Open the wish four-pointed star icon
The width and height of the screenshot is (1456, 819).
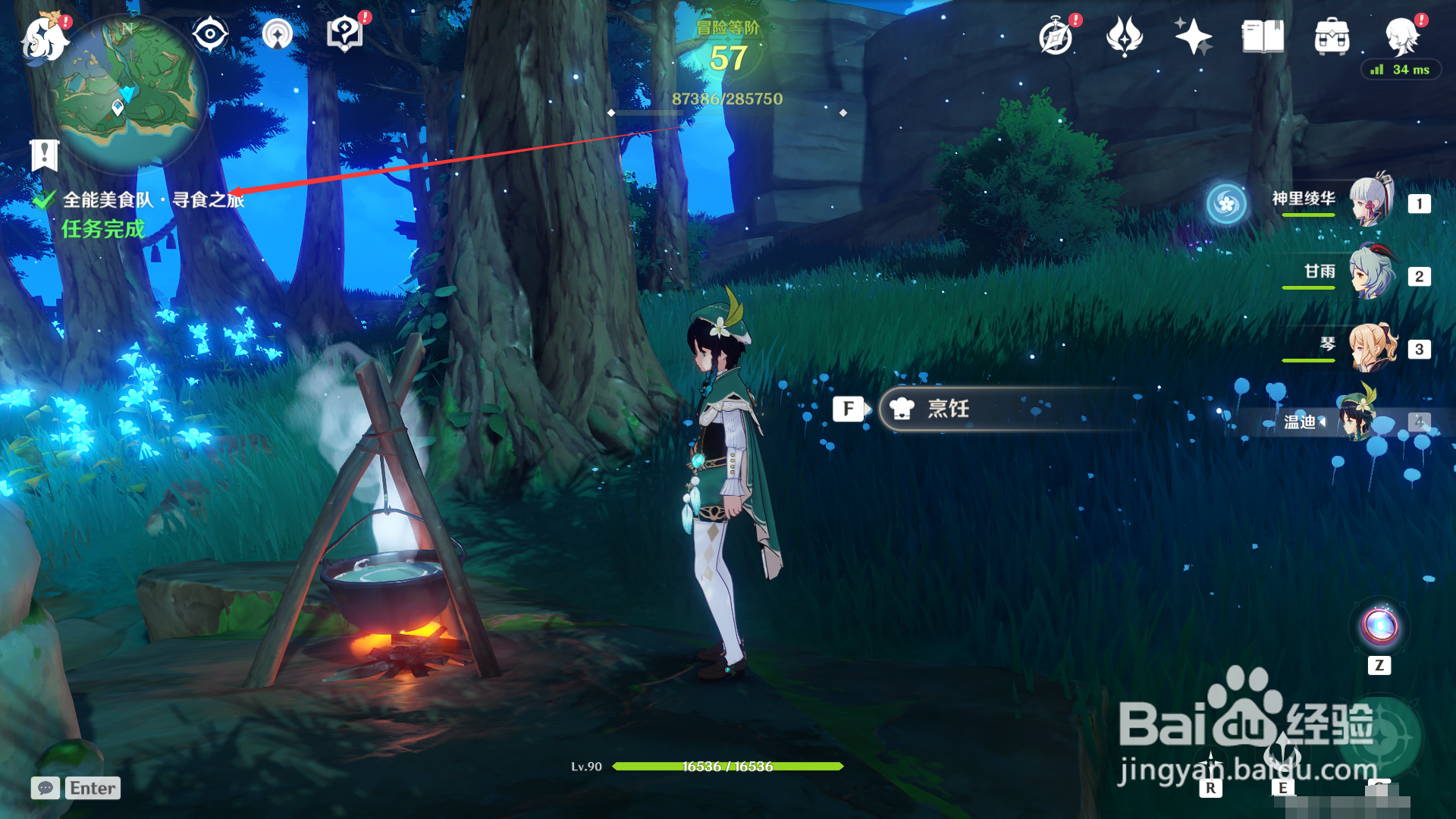click(x=1193, y=36)
